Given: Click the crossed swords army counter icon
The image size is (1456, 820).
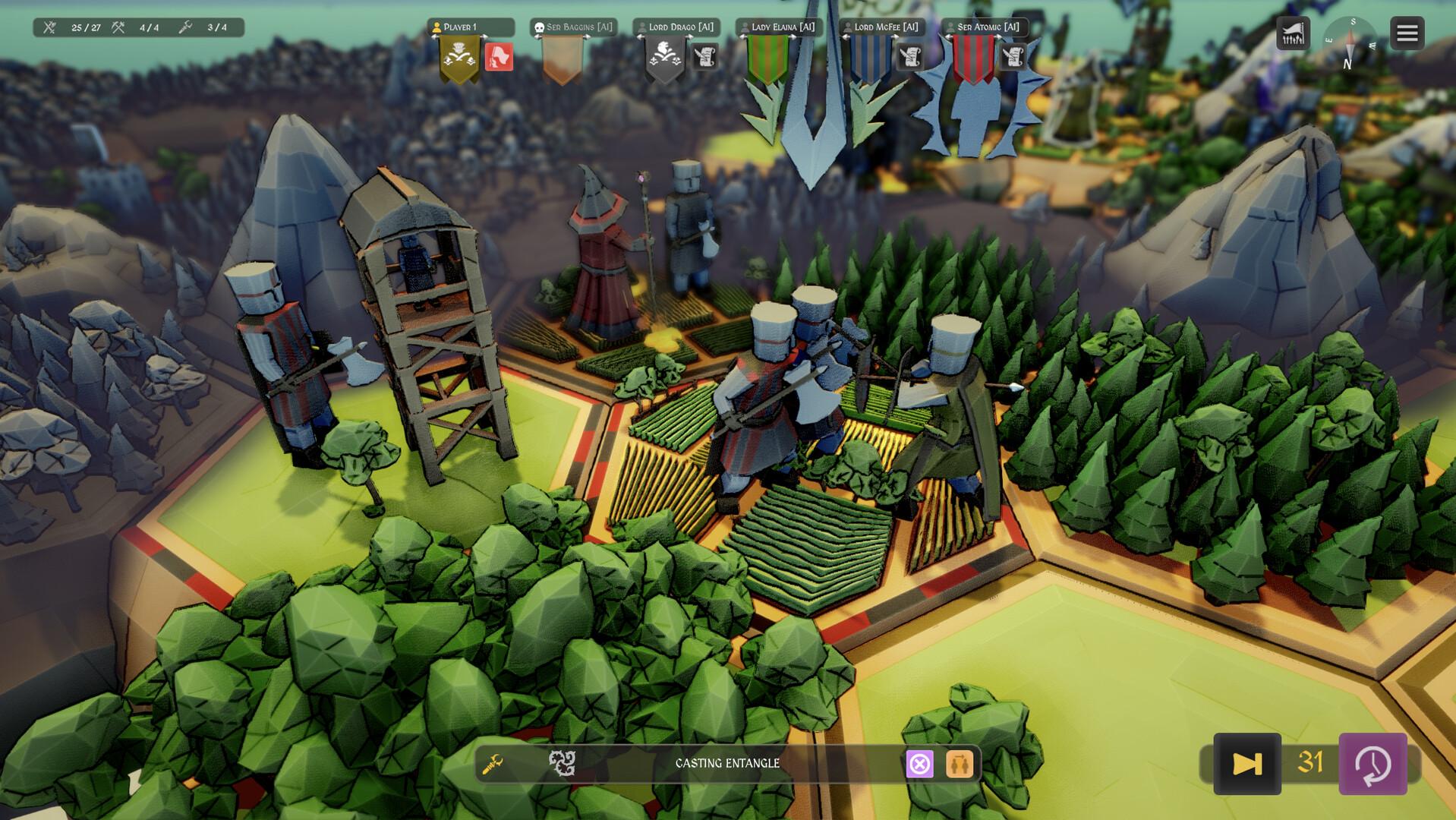Looking at the screenshot, I should [x=50, y=27].
